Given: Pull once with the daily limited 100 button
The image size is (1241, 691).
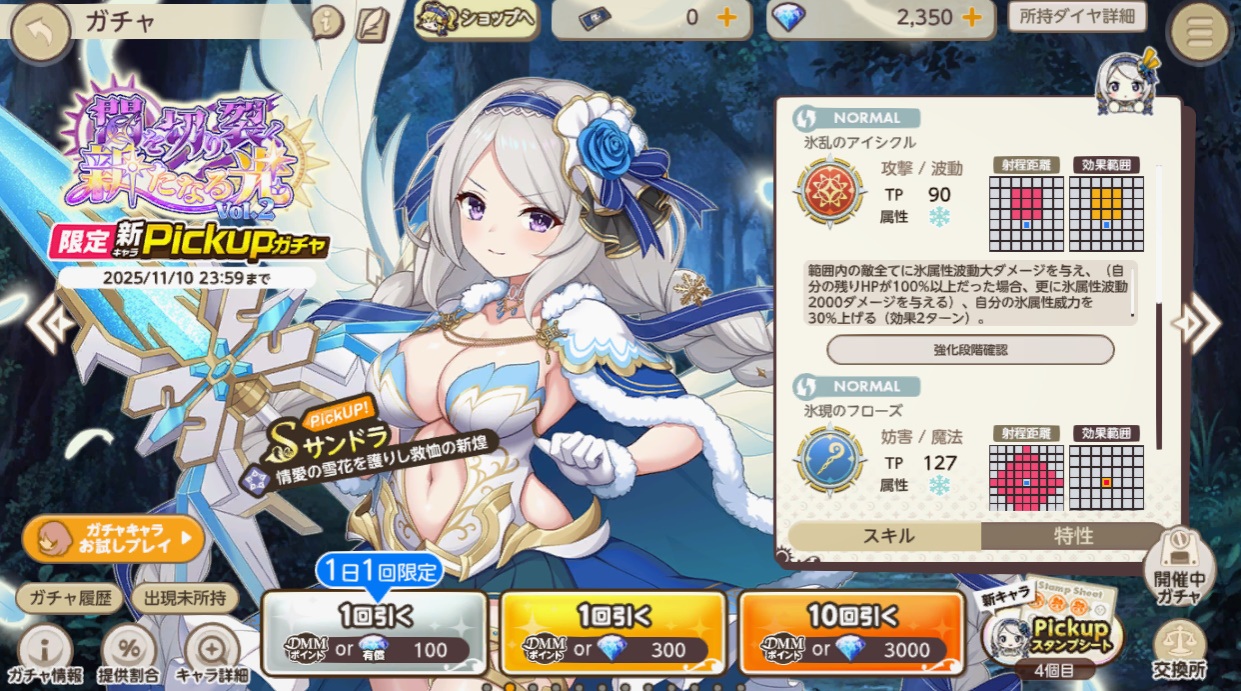Looking at the screenshot, I should 374,631.
